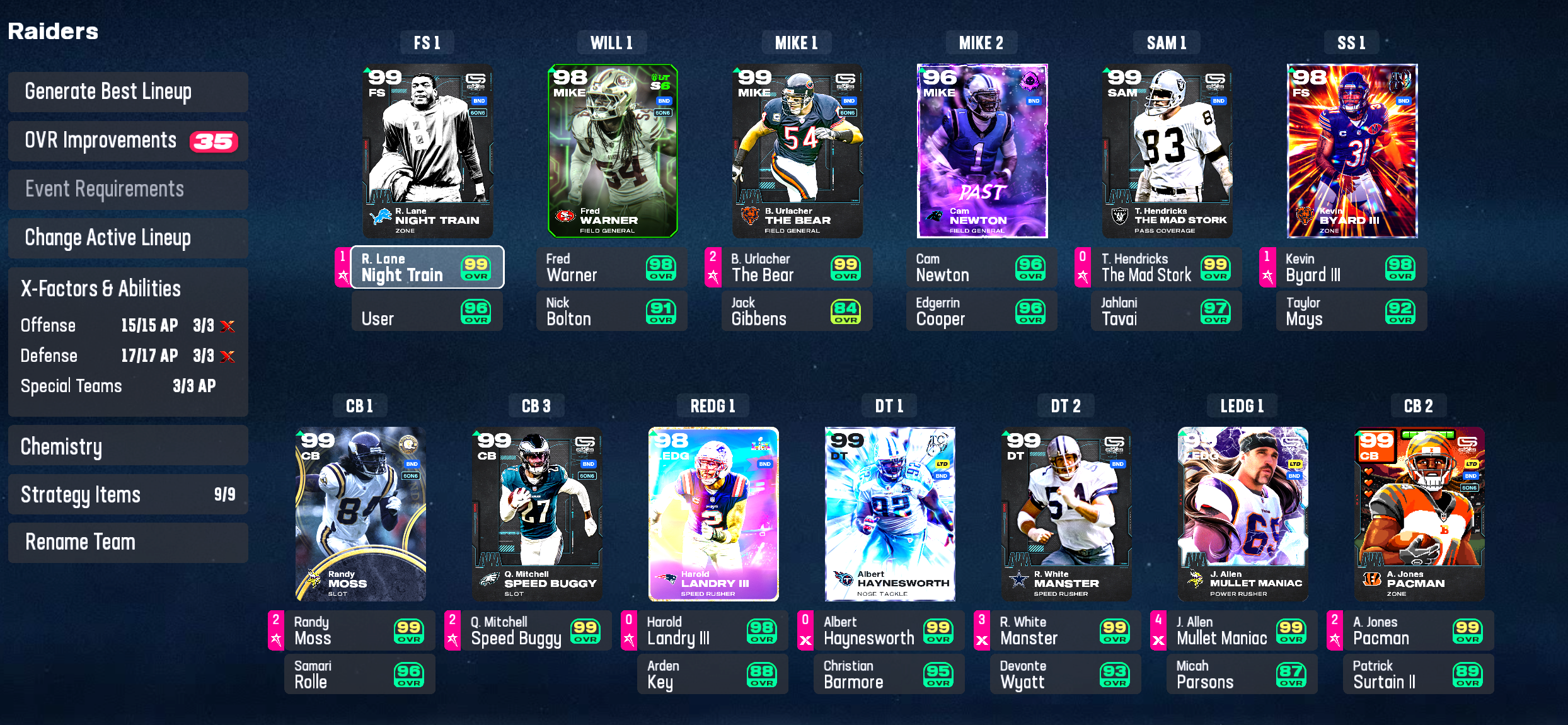Viewport: 1568px width, 725px height.
Task: Choose T. Hendricks Mad Stork card
Action: pyautogui.click(x=1167, y=151)
